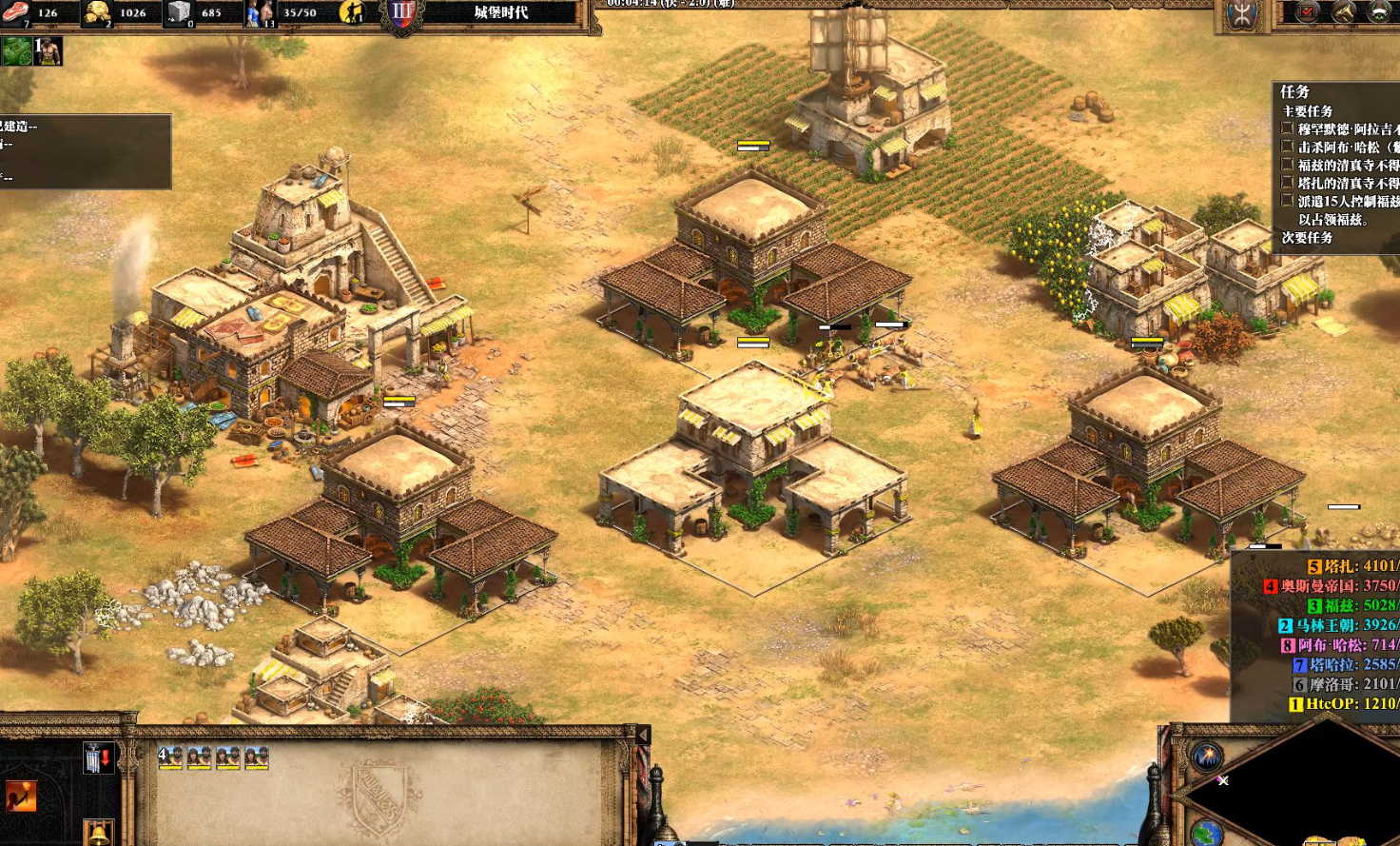Click HtcOP in the score list
This screenshot has width=1400, height=846.
click(x=1343, y=704)
